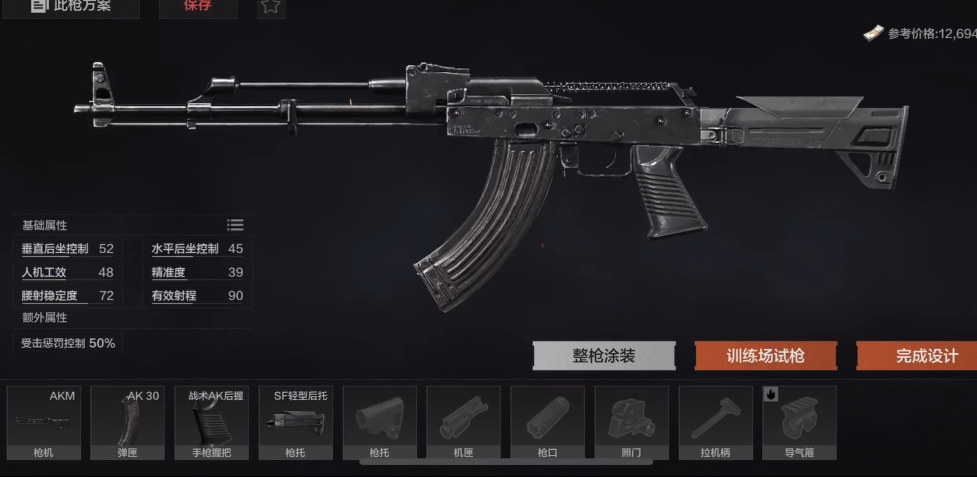Save the build with the 保存 button
This screenshot has width=977, height=477.
(197, 7)
